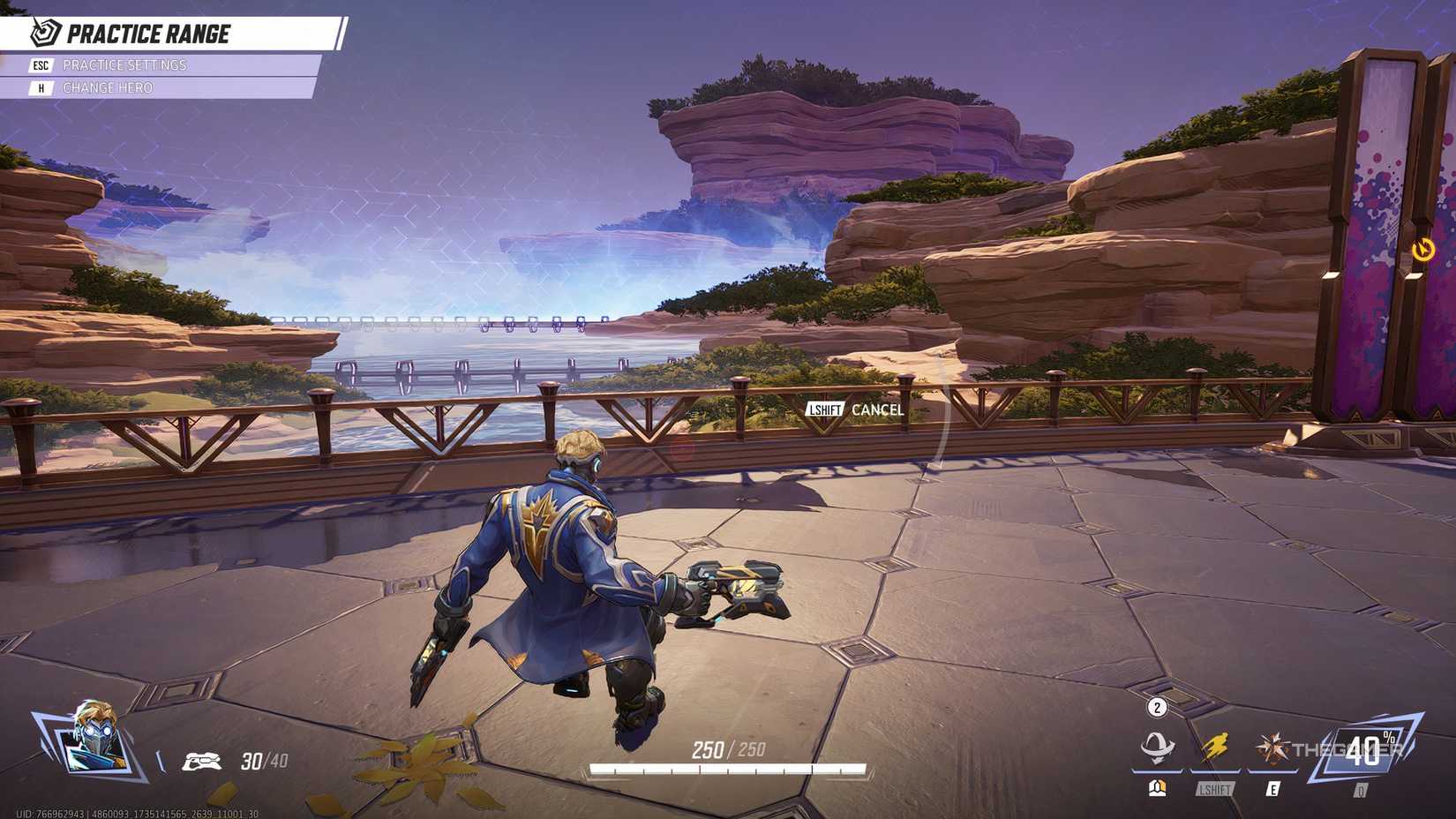Click the ESC key badge for Practice Settings
1456x819 pixels.
41,64
